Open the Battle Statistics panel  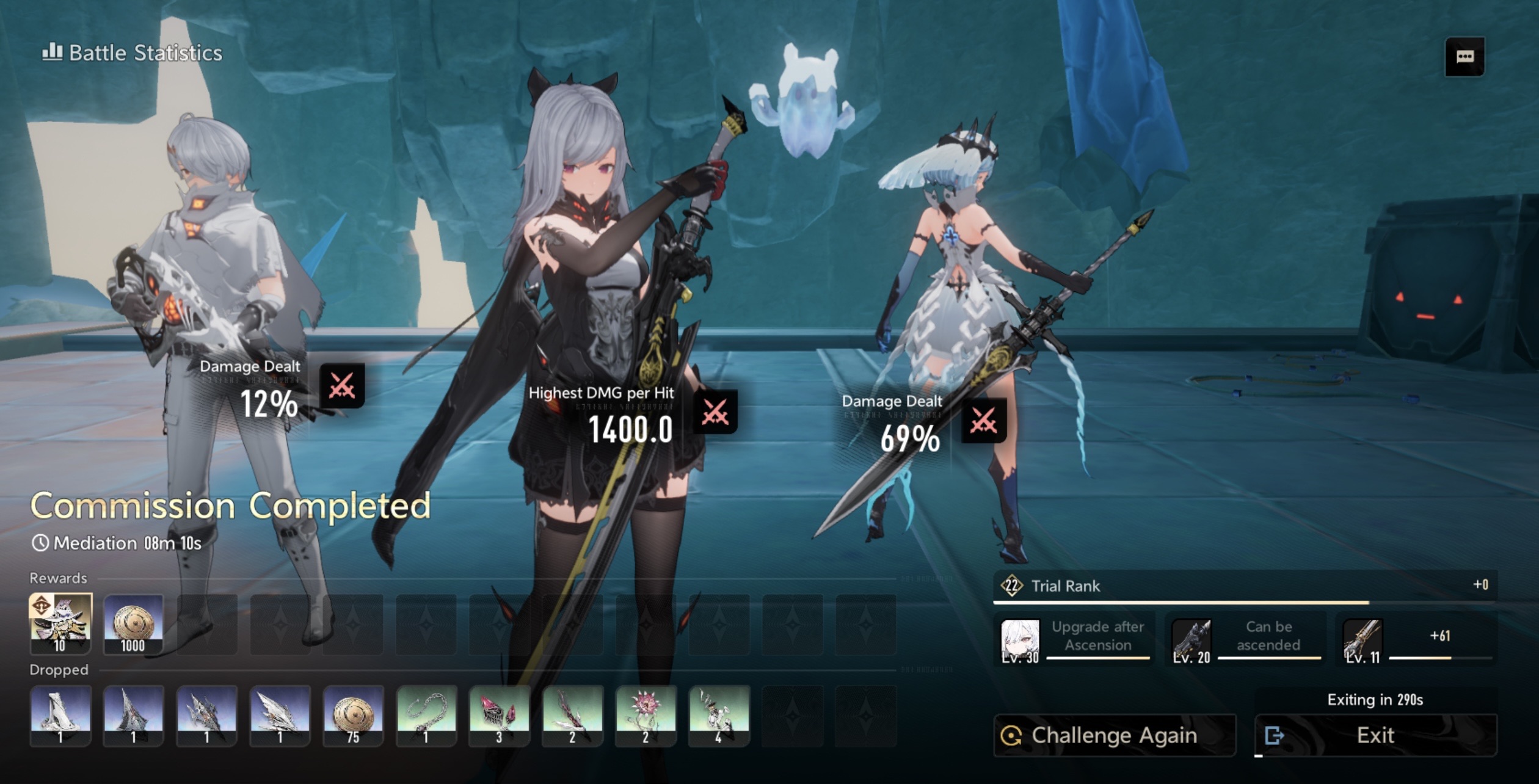(133, 53)
